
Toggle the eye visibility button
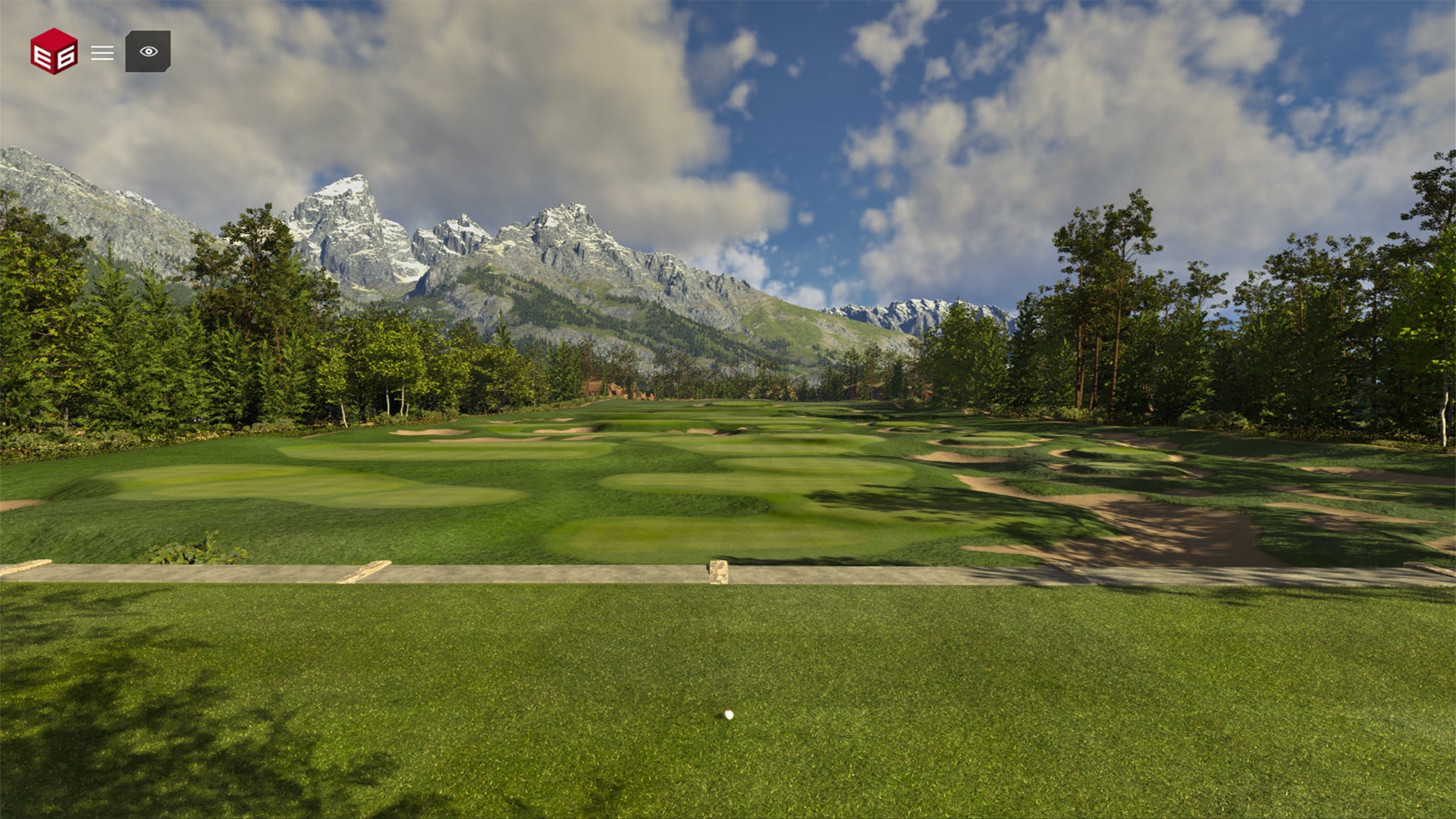[148, 52]
